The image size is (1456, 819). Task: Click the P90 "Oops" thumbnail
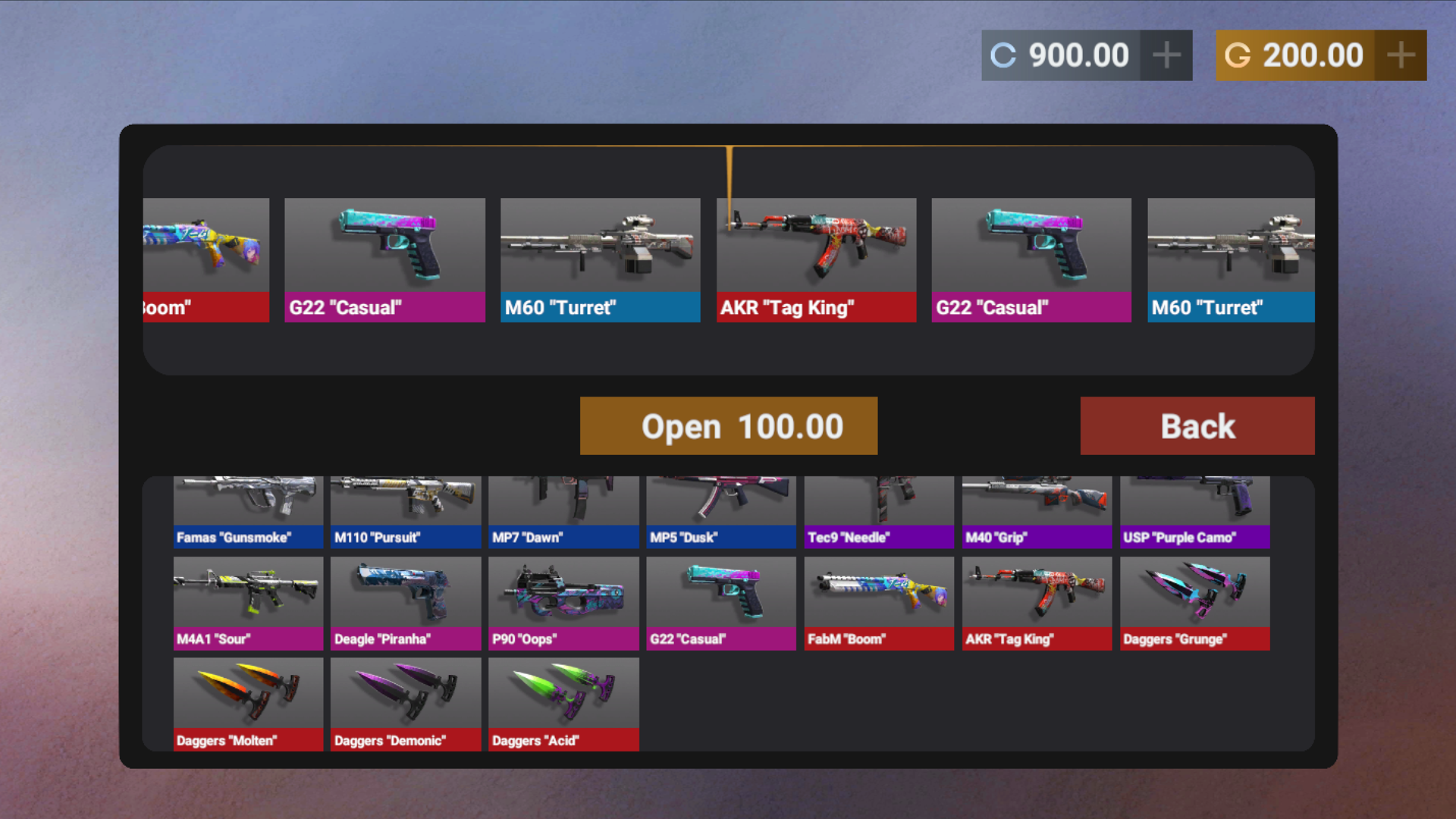tap(563, 603)
